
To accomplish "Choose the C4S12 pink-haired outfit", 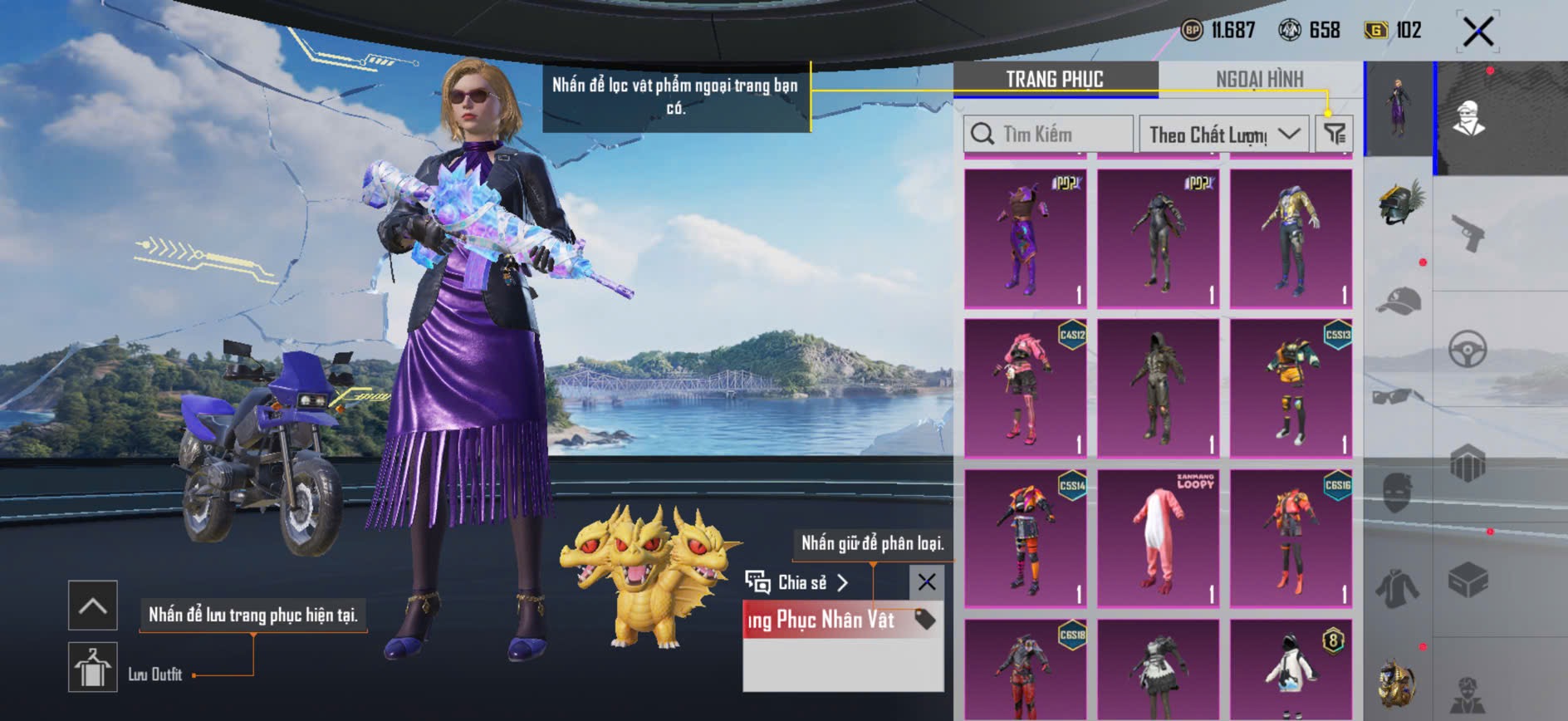I will (1026, 388).
